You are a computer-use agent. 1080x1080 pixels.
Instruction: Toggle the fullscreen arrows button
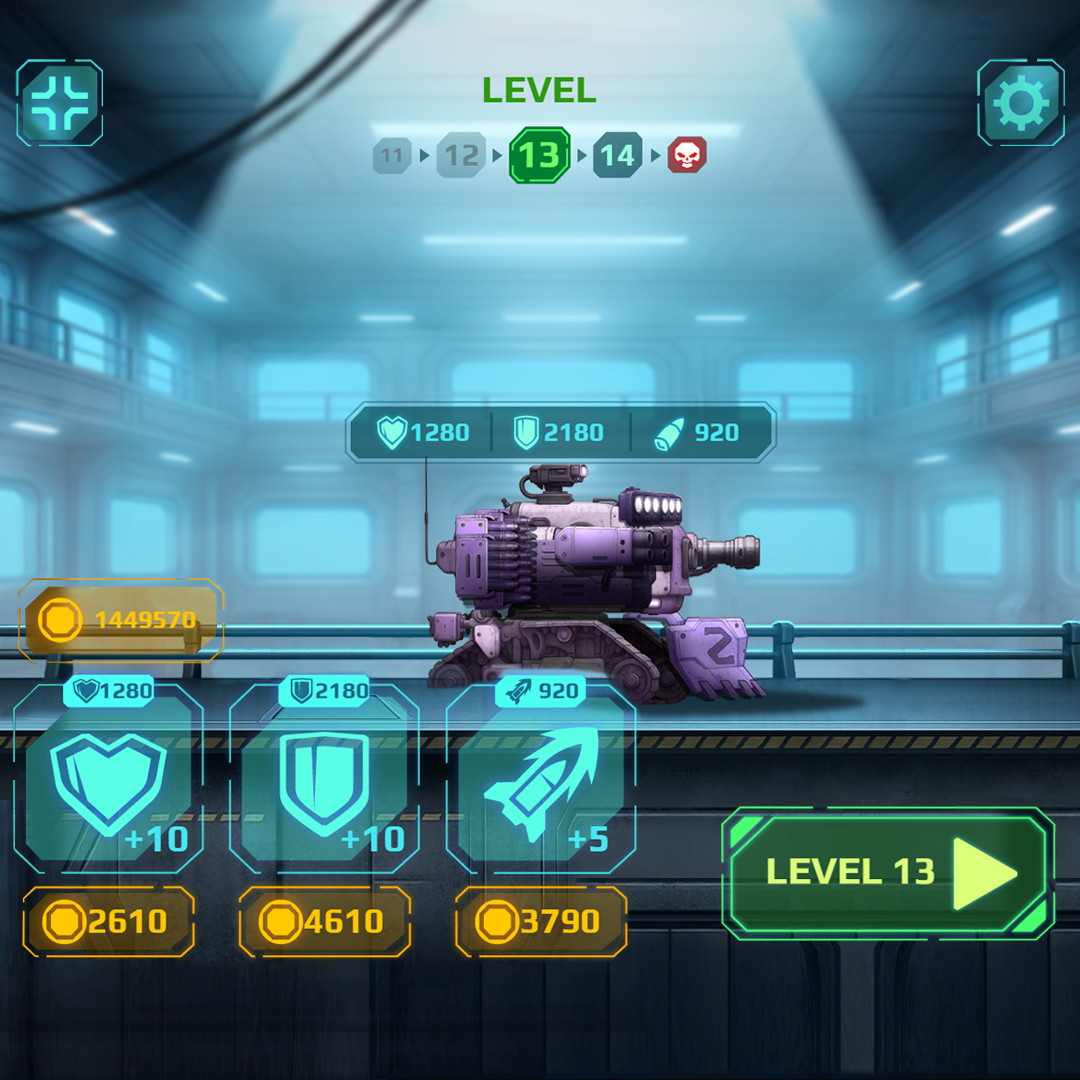coord(60,103)
